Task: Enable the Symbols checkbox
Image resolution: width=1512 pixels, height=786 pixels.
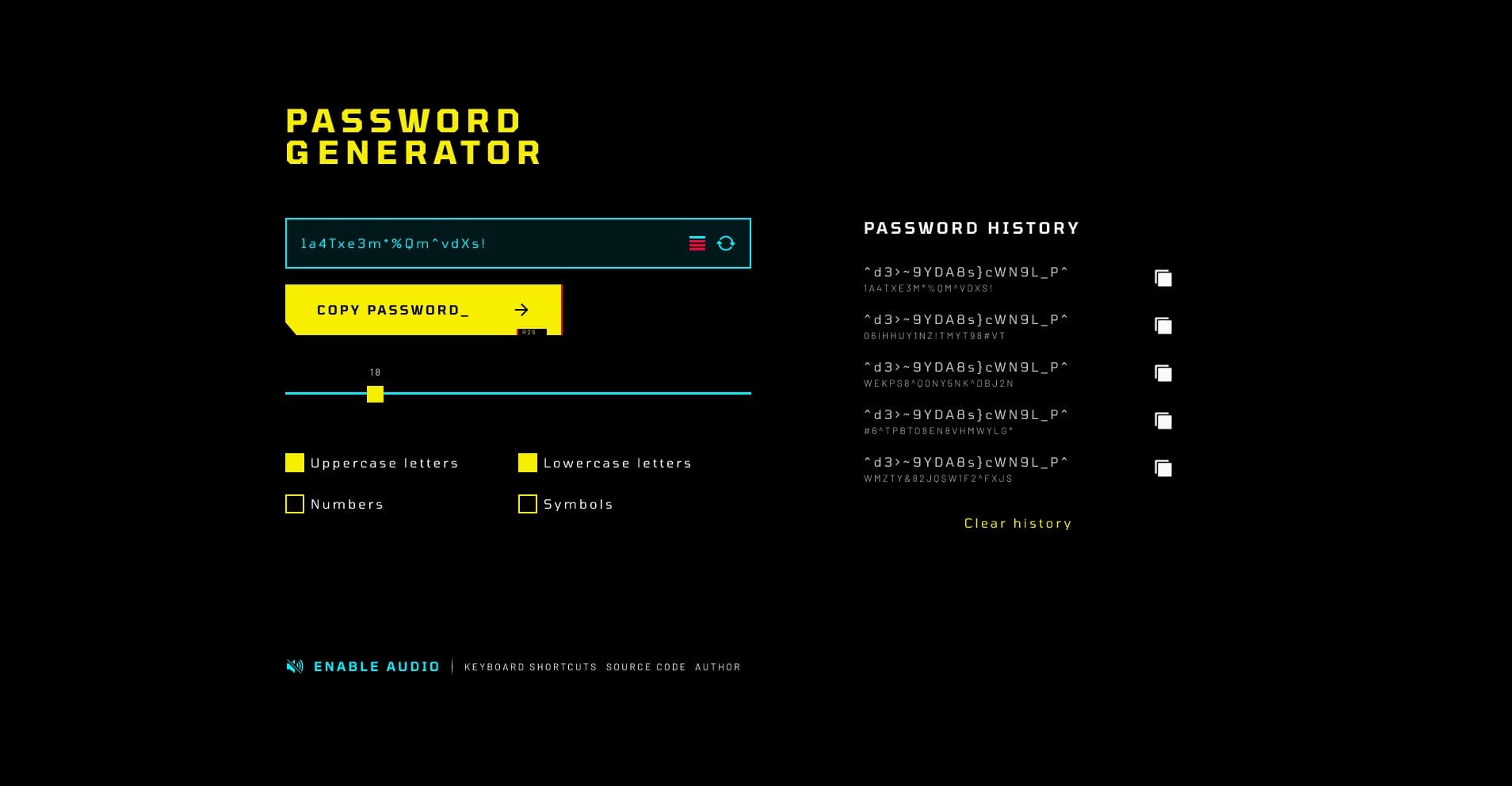Action: (528, 504)
